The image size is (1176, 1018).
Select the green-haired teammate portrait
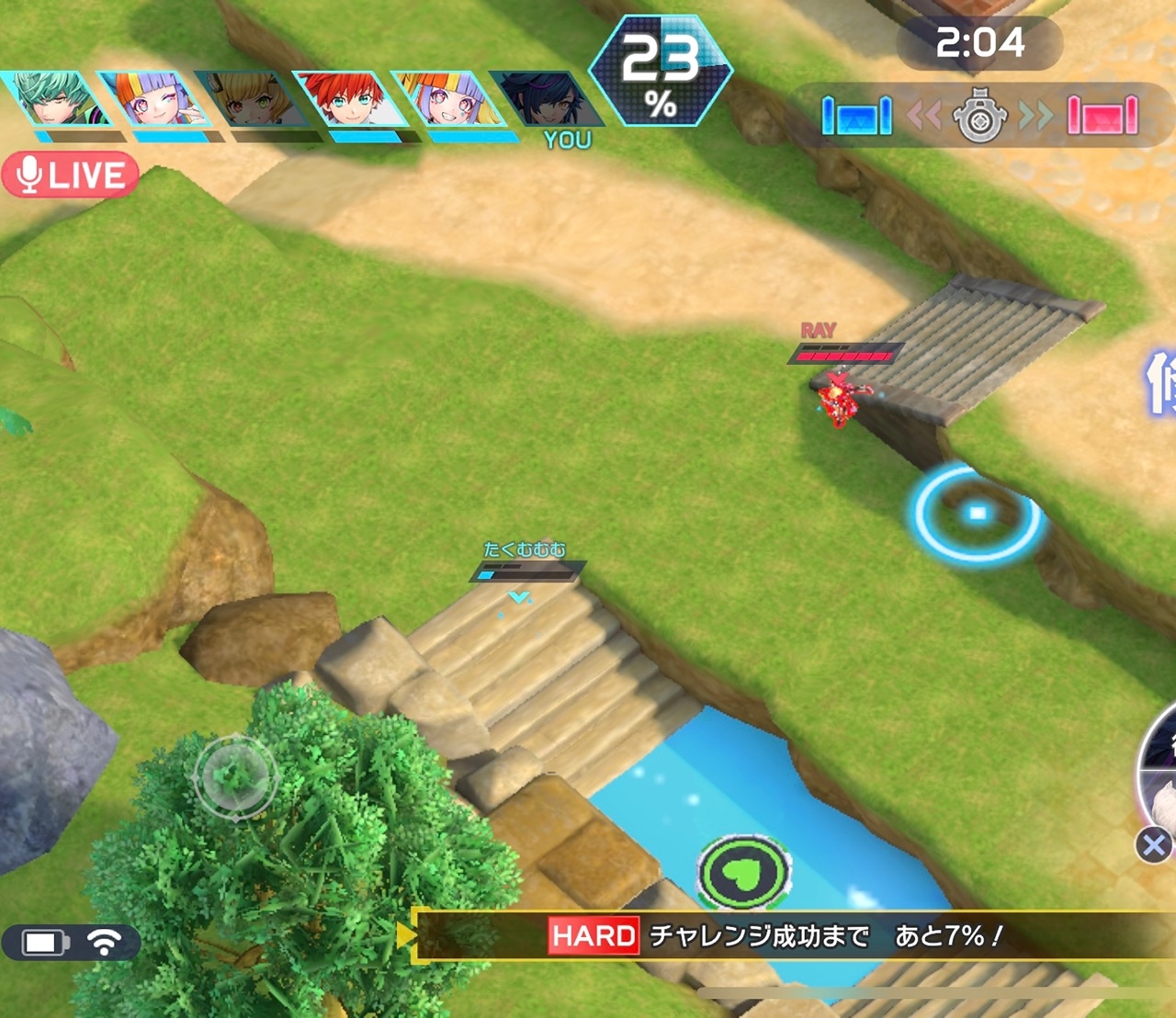55,99
